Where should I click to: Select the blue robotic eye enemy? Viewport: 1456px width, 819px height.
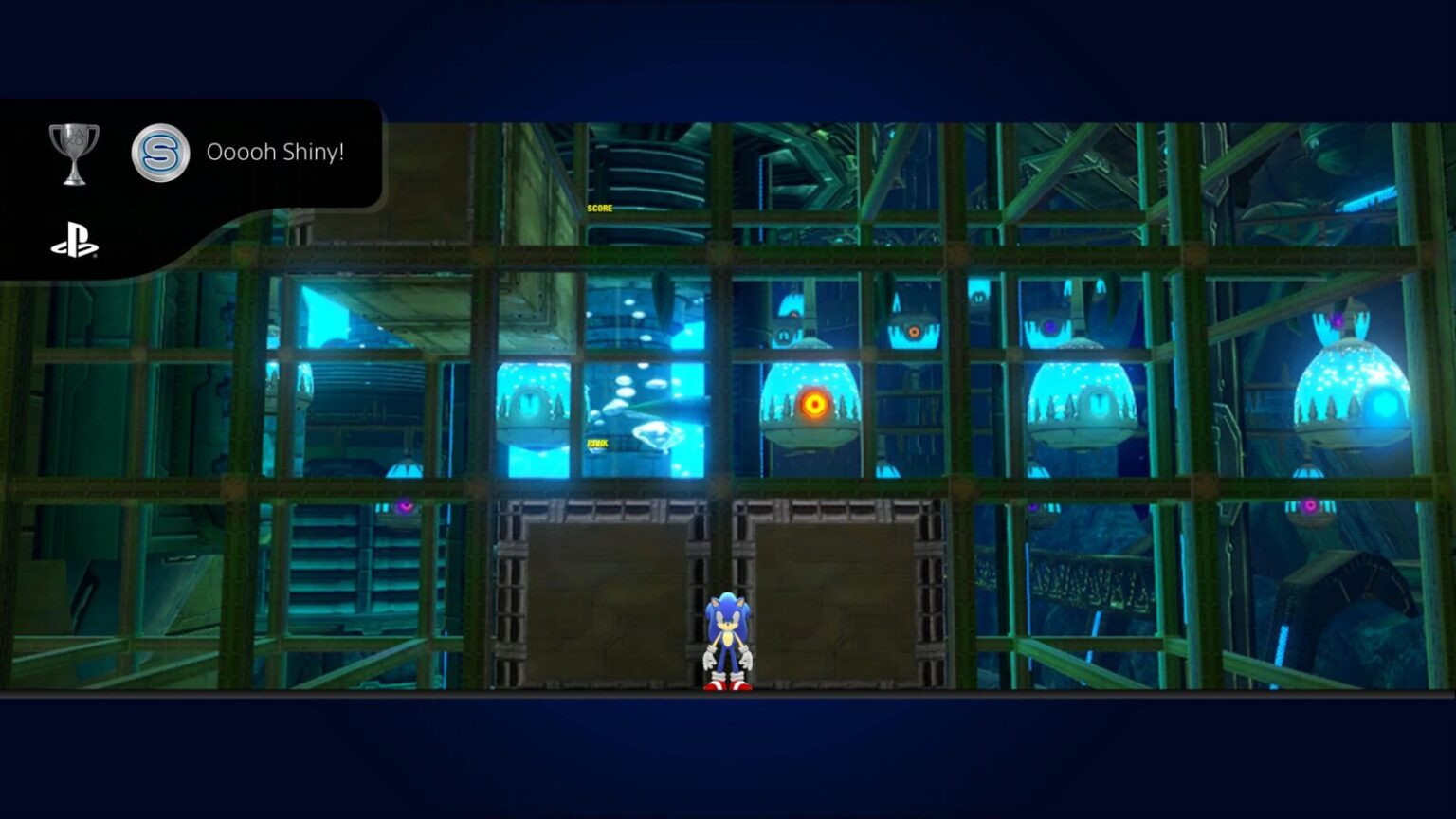tap(978, 297)
